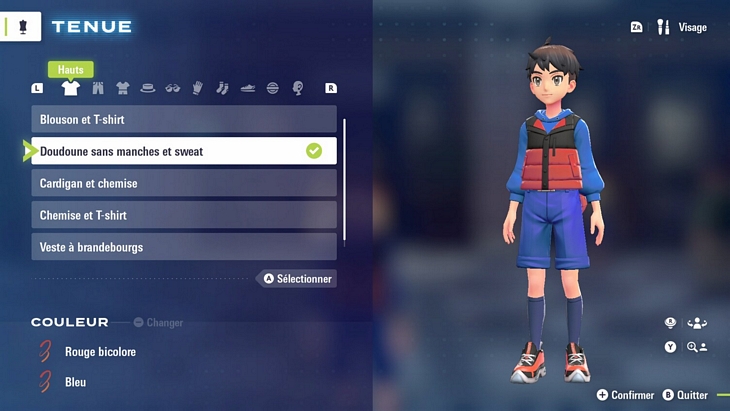
Task: Click the Confirmer button
Action: pyautogui.click(x=626, y=395)
